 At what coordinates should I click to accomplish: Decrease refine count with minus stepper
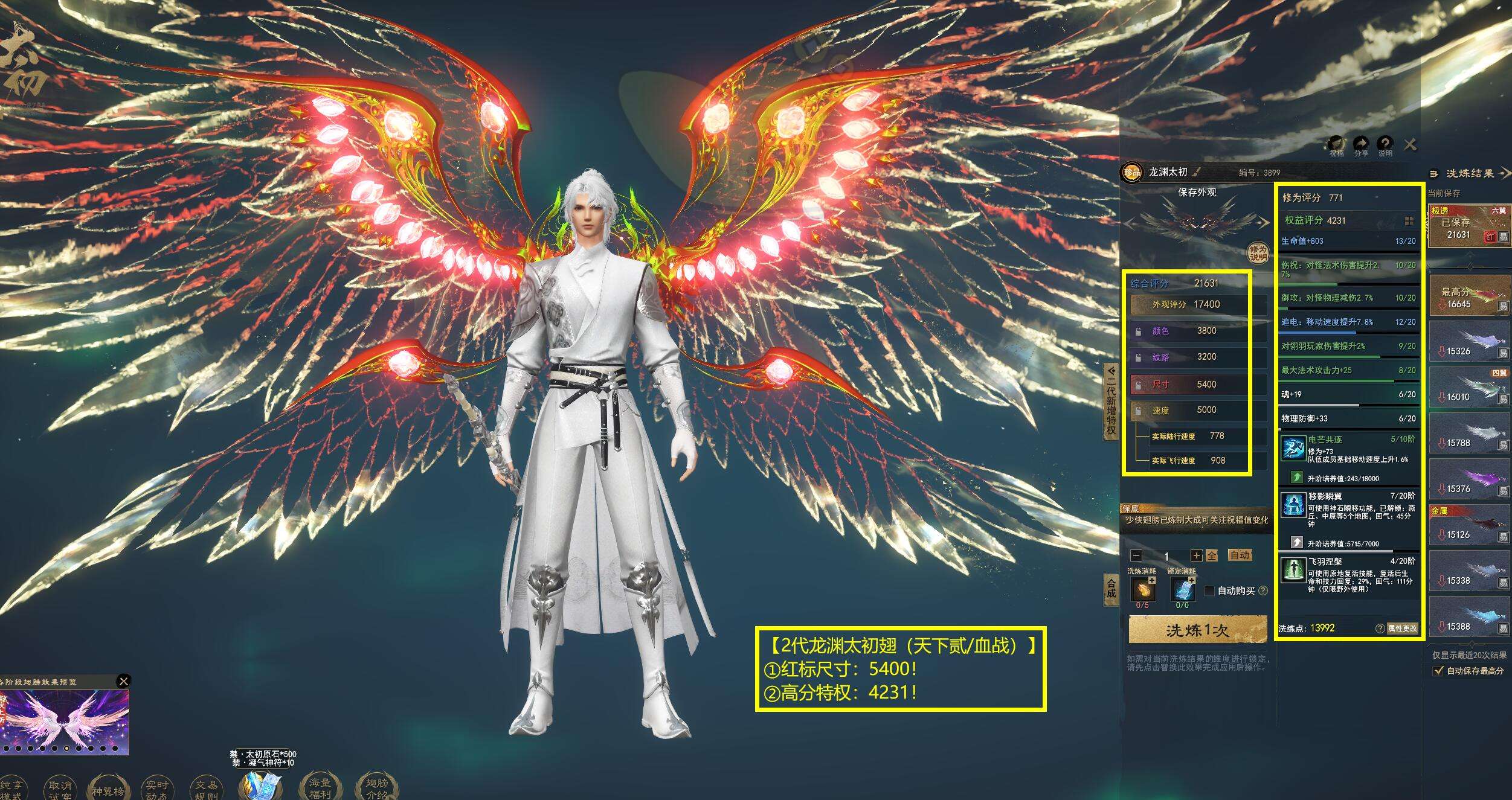(1136, 555)
